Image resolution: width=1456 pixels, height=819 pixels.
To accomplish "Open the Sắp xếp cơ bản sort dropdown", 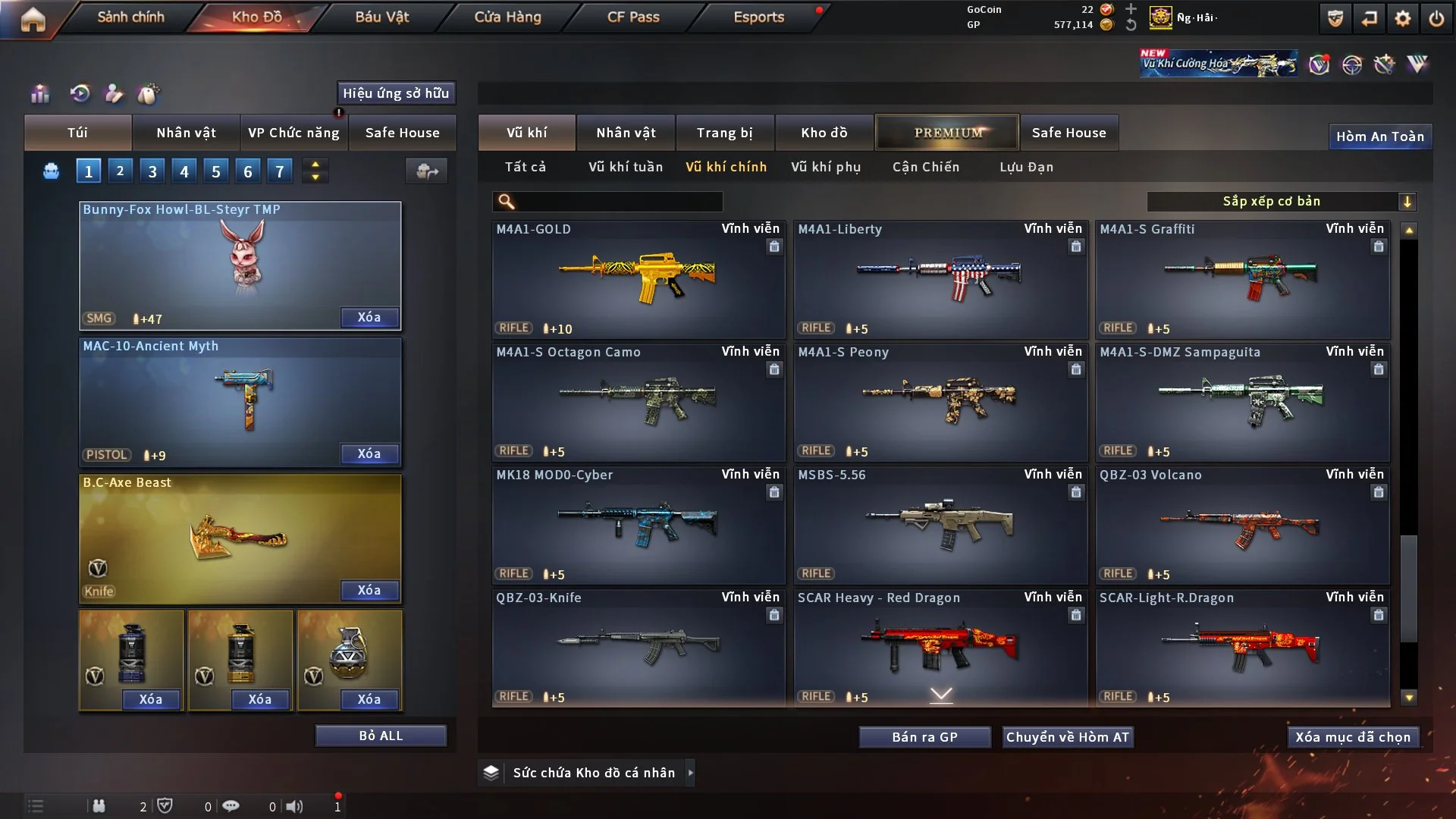I will tap(1281, 201).
